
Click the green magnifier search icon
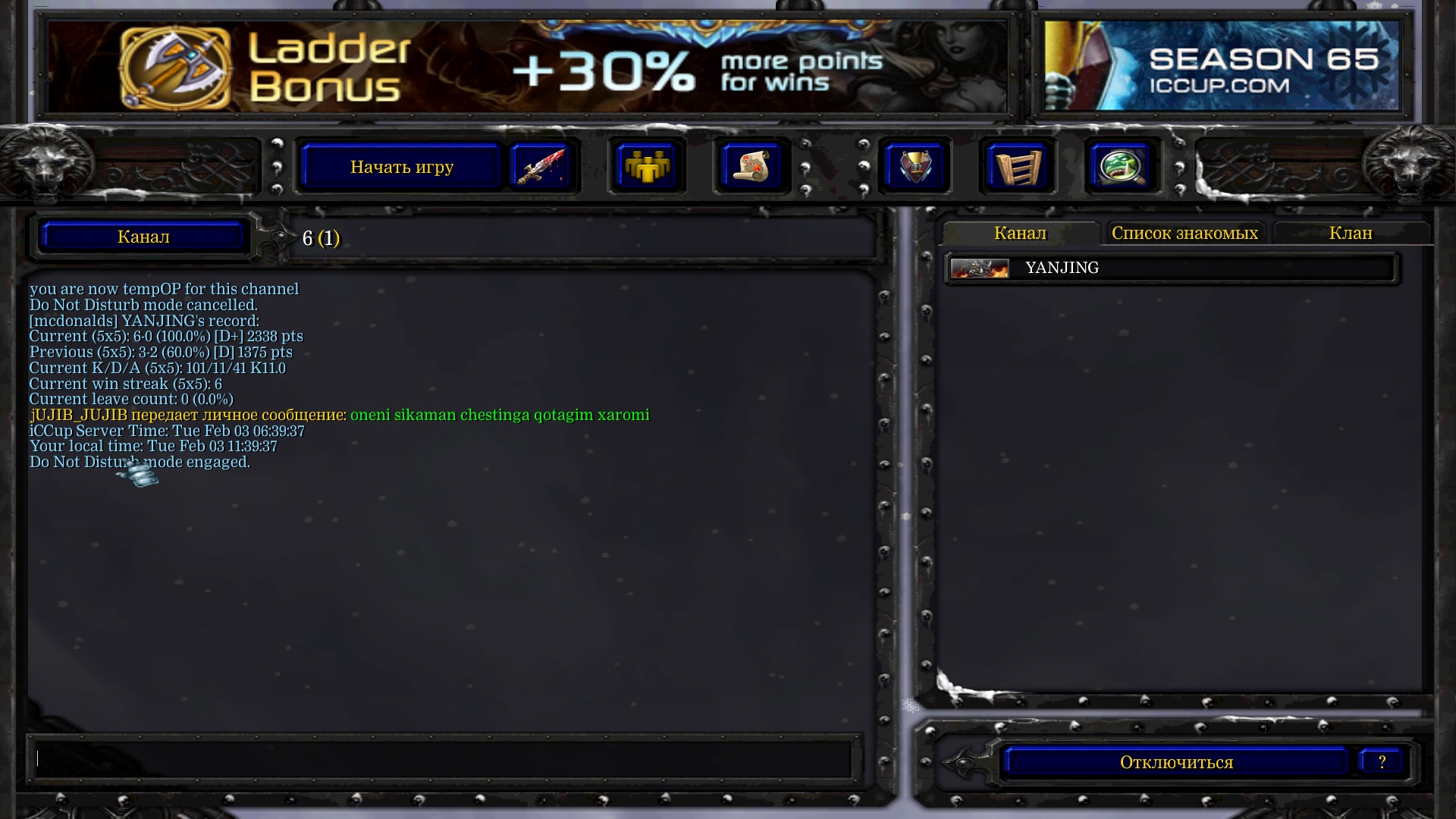[x=1122, y=167]
